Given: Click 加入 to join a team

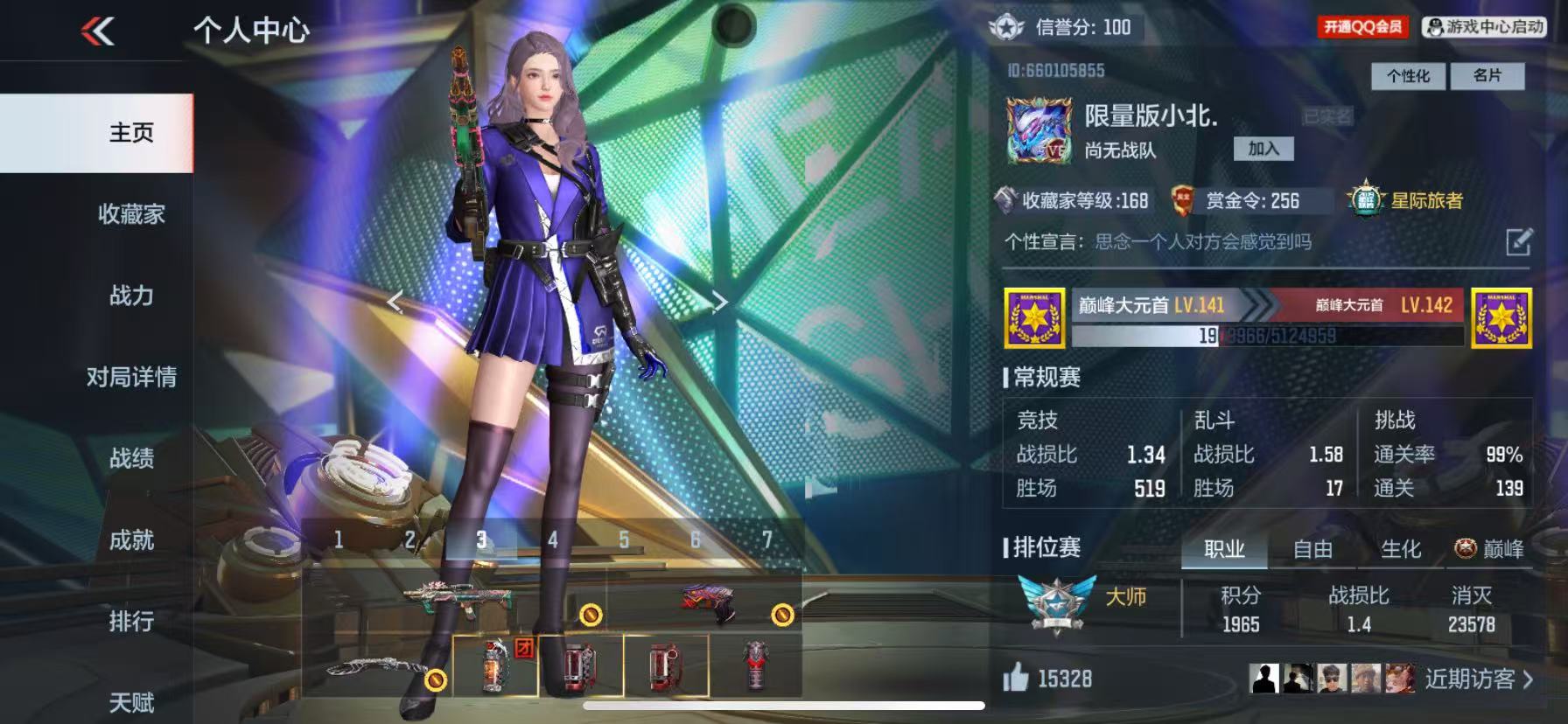Looking at the screenshot, I should tap(1263, 149).
